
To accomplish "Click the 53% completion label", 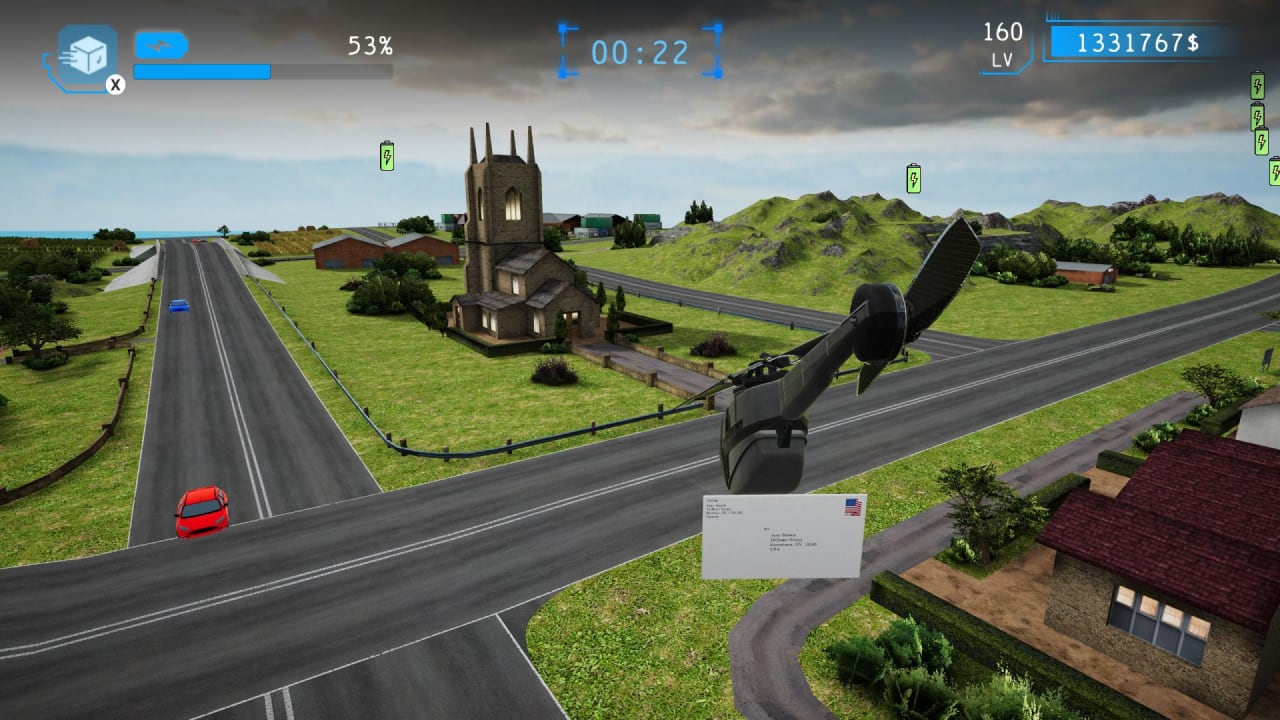I will point(372,45).
